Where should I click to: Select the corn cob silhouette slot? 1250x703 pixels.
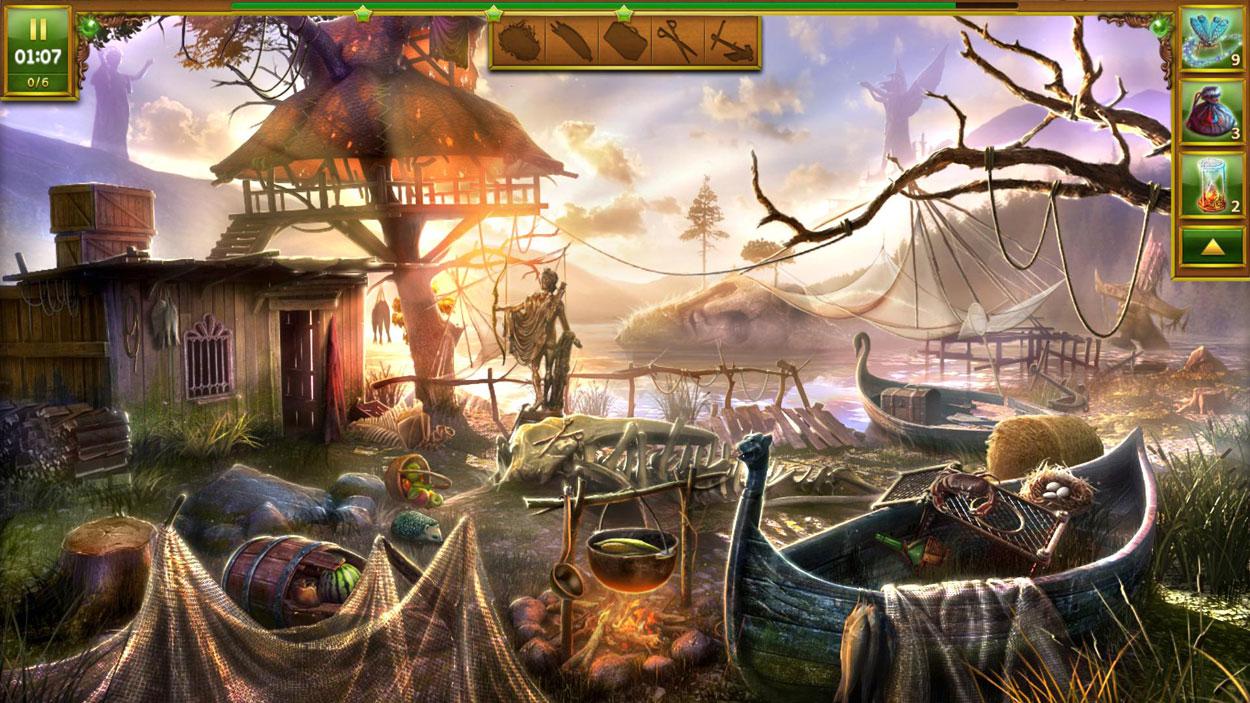pyautogui.click(x=571, y=41)
